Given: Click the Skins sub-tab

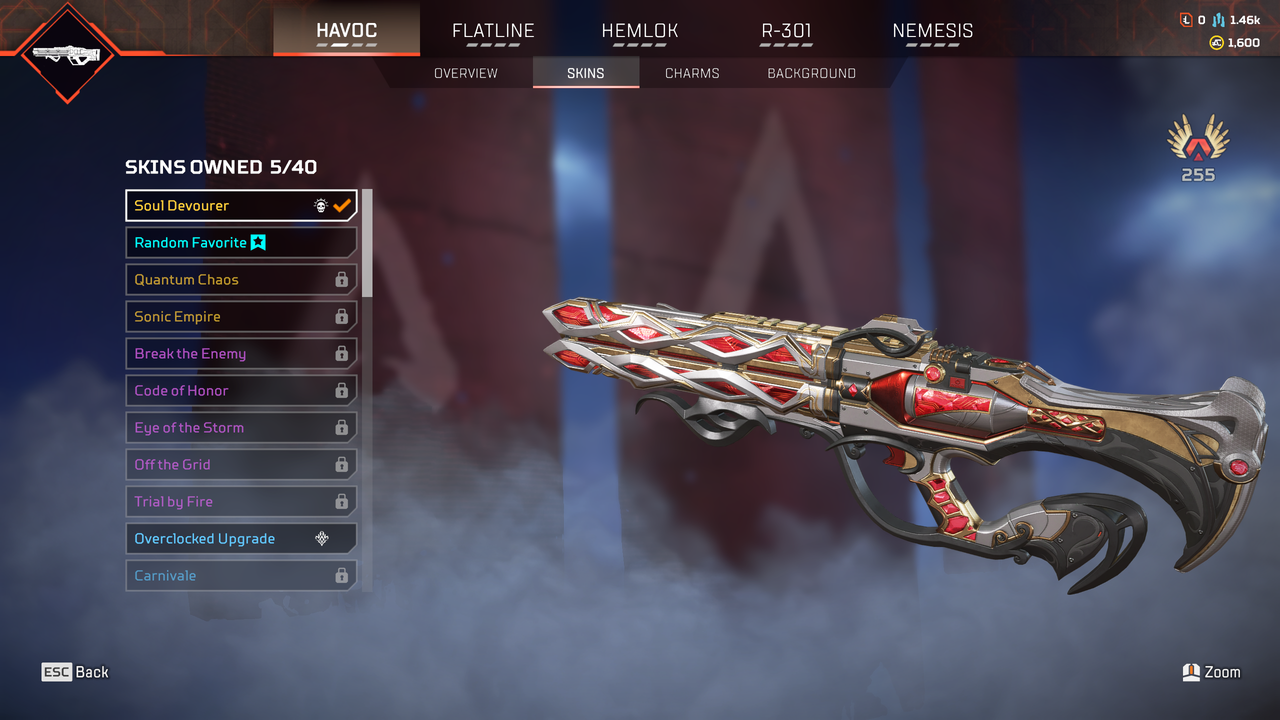Looking at the screenshot, I should (x=585, y=73).
